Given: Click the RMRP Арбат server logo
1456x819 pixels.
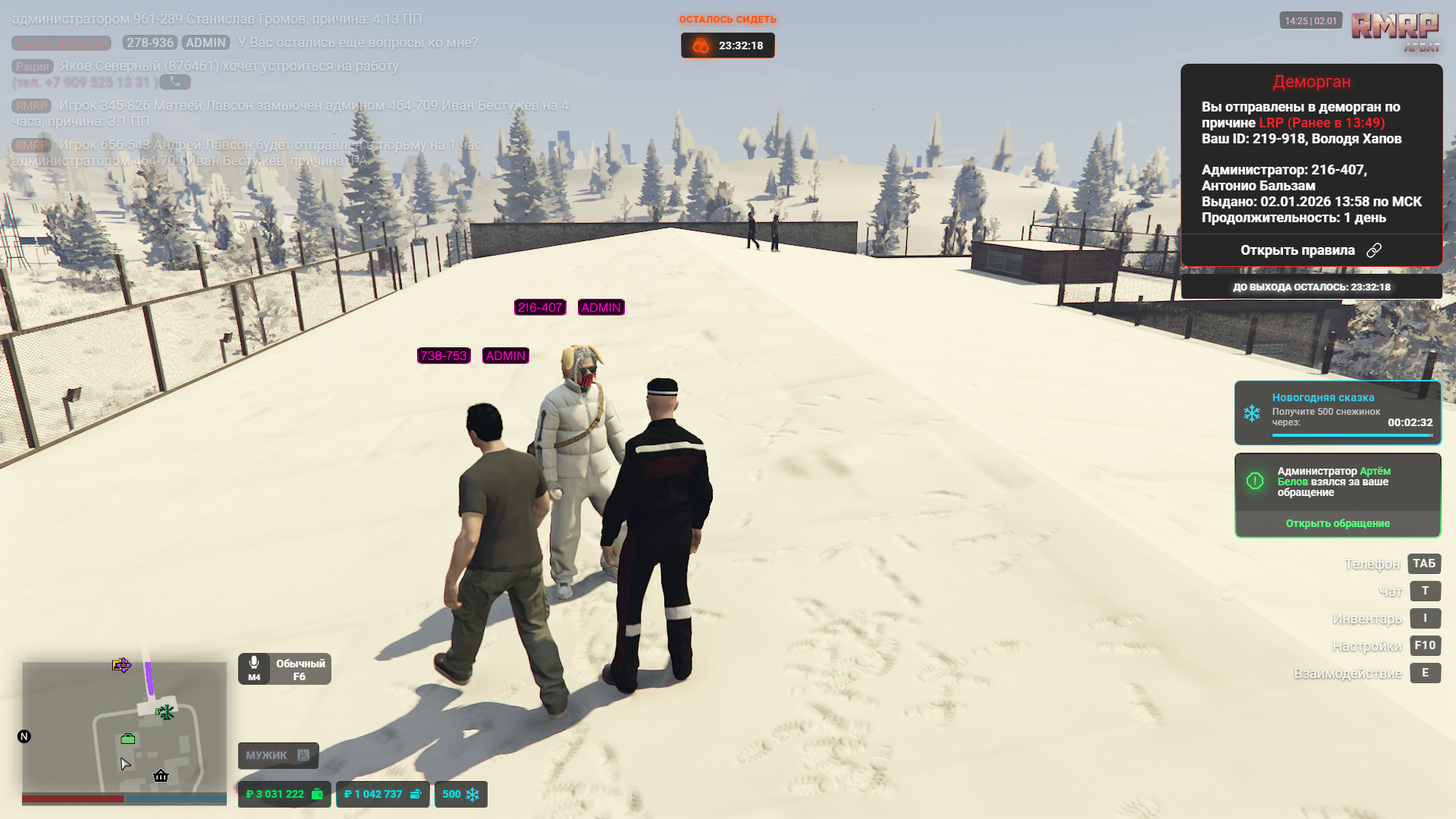Looking at the screenshot, I should click(x=1395, y=30).
